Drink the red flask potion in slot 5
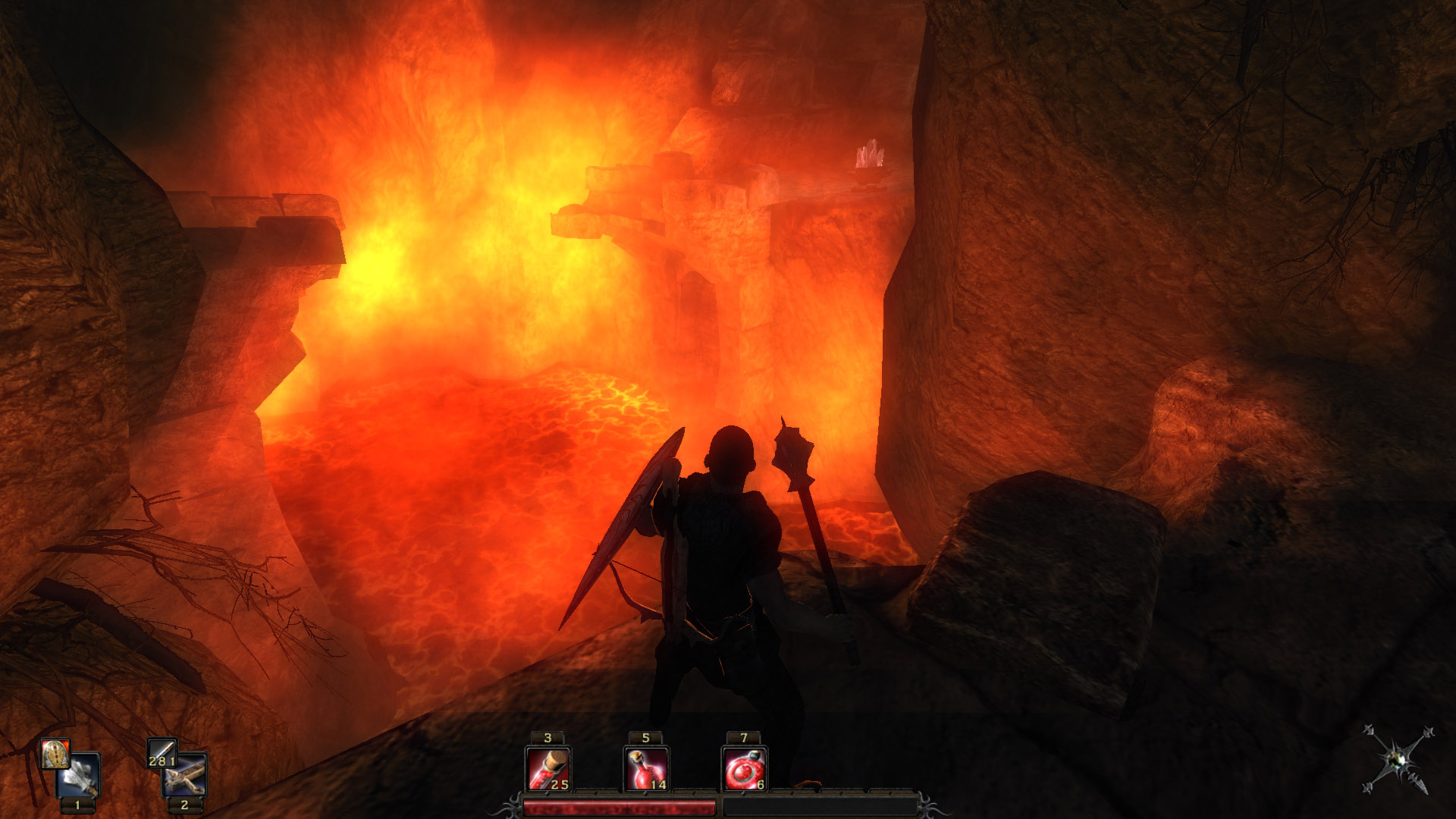The width and height of the screenshot is (1456, 819). (x=645, y=769)
